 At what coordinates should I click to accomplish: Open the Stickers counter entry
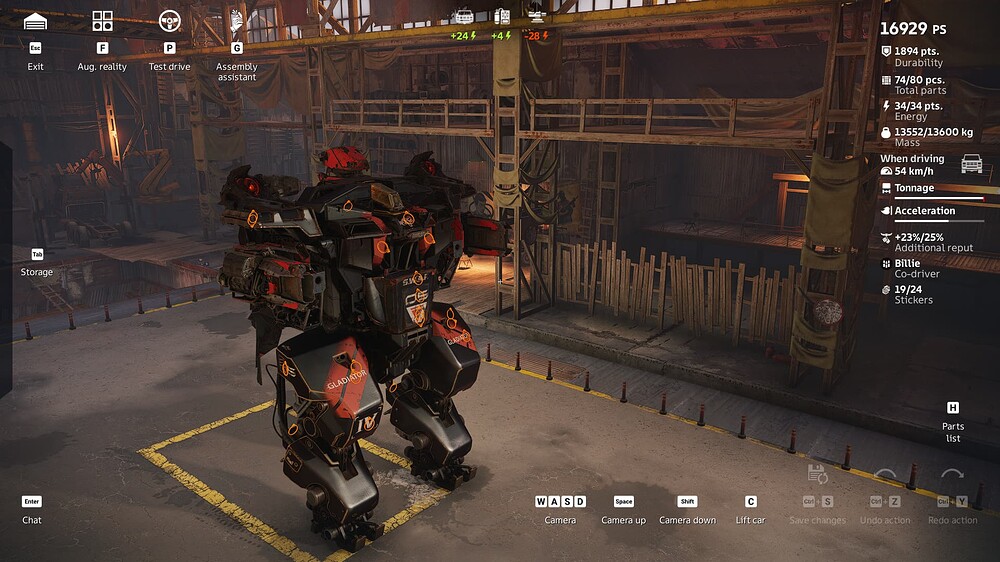[x=911, y=293]
